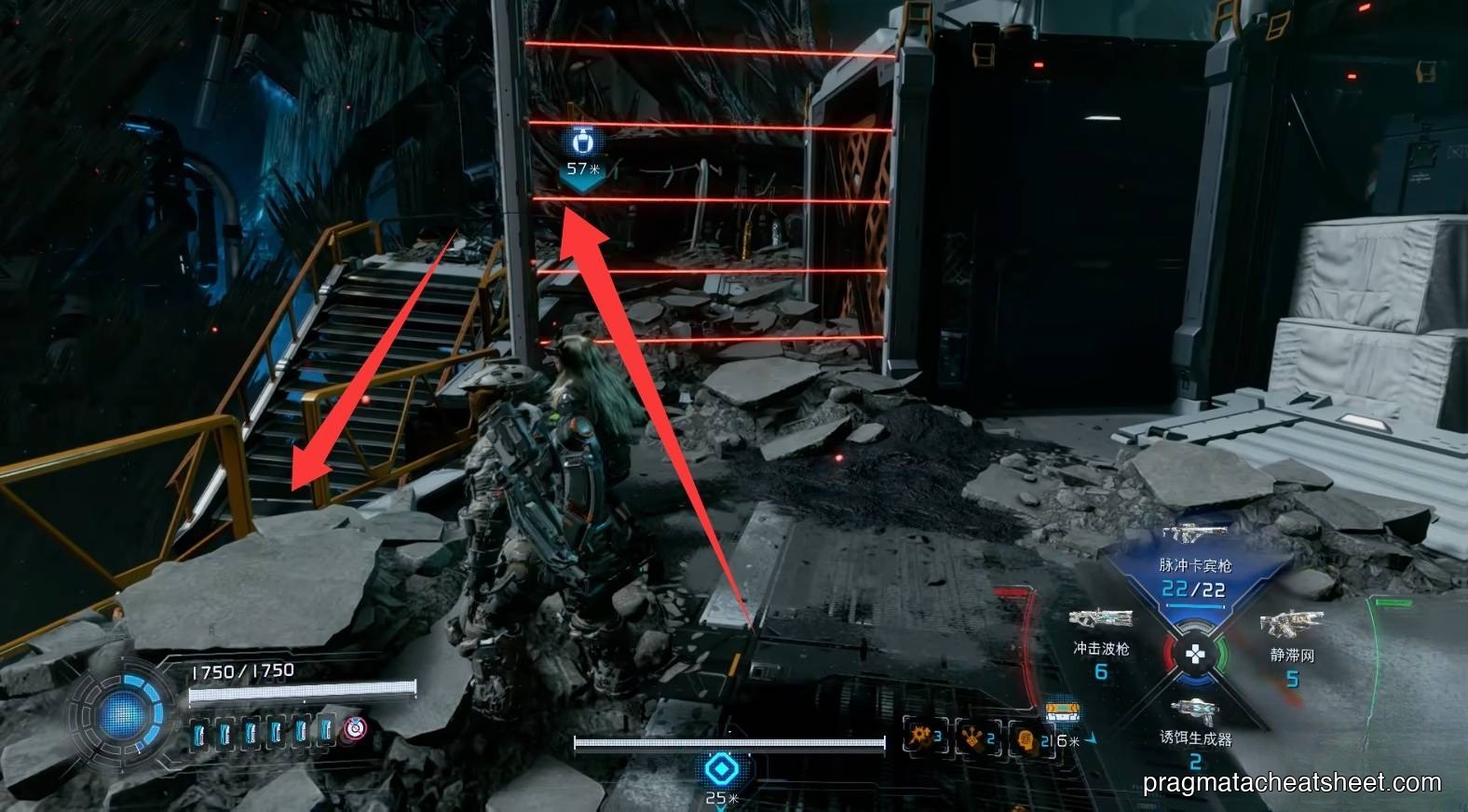Select the orange branching-node item slot
Viewport: 1468px width, 812px height.
[x=973, y=737]
